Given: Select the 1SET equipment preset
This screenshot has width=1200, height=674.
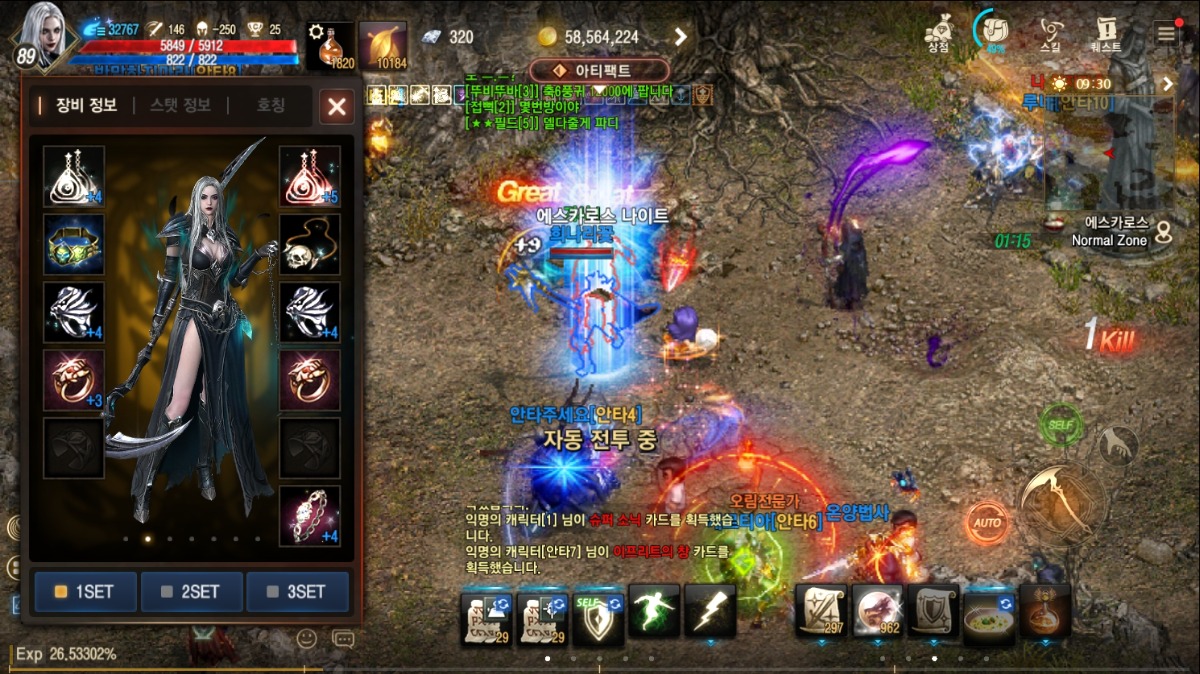Looking at the screenshot, I should click(x=86, y=591).
